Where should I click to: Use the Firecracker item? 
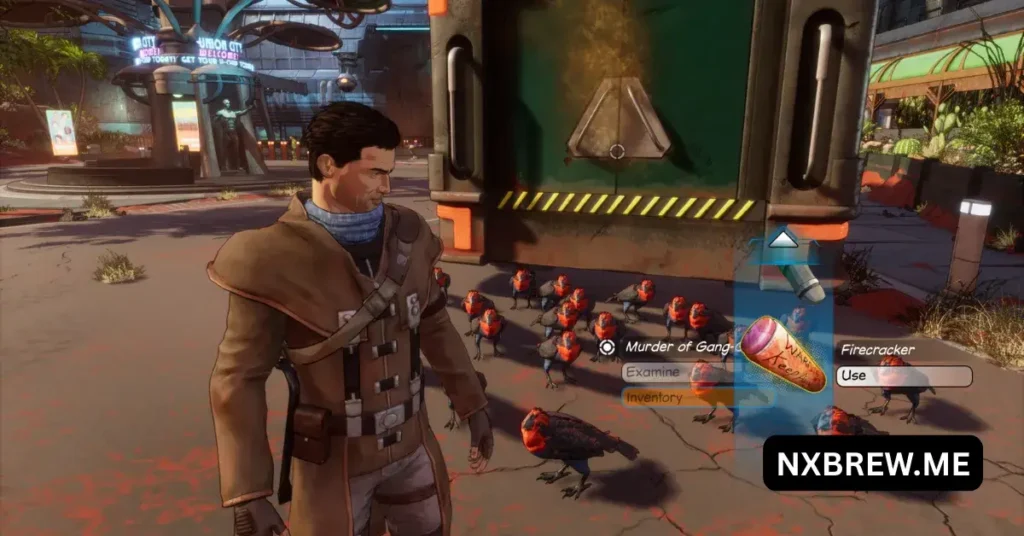[904, 376]
